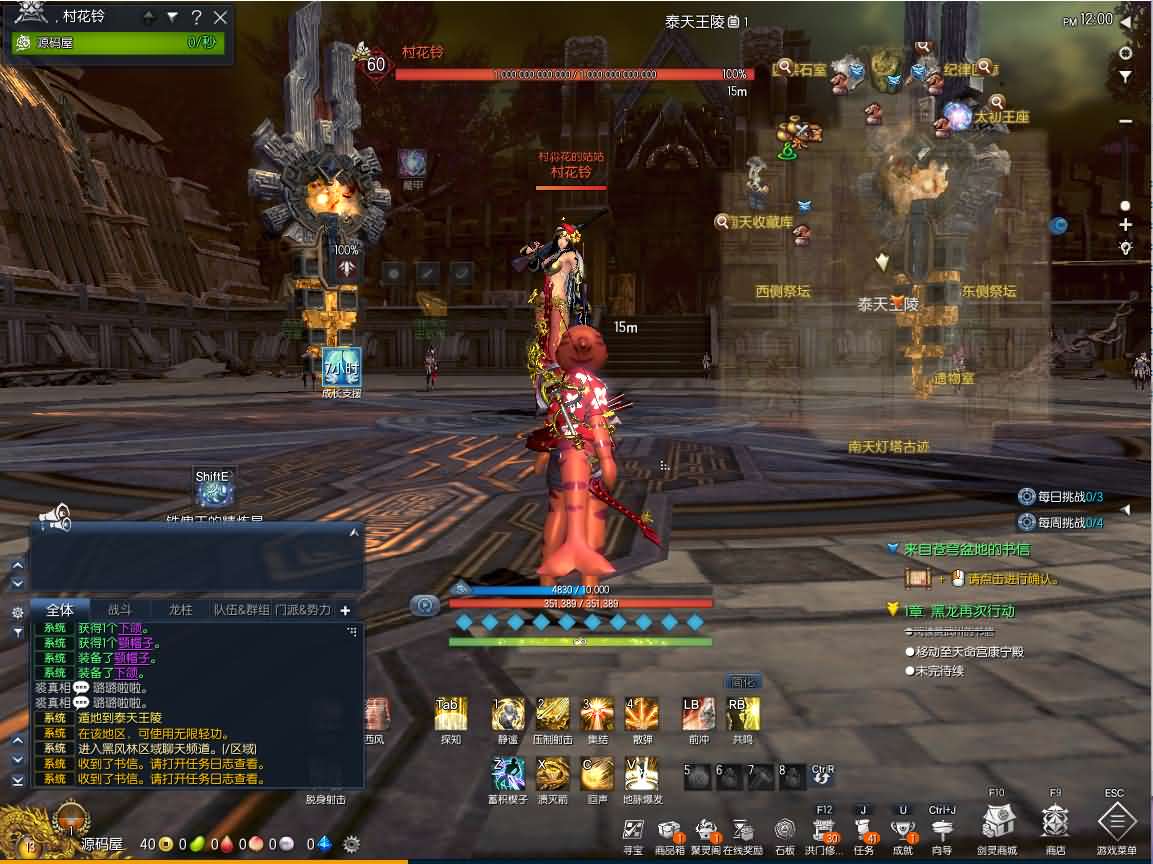Screen dimensions: 1153x864
Task: Open the 每周挑战 weekly challenge
Action: (x=1060, y=522)
